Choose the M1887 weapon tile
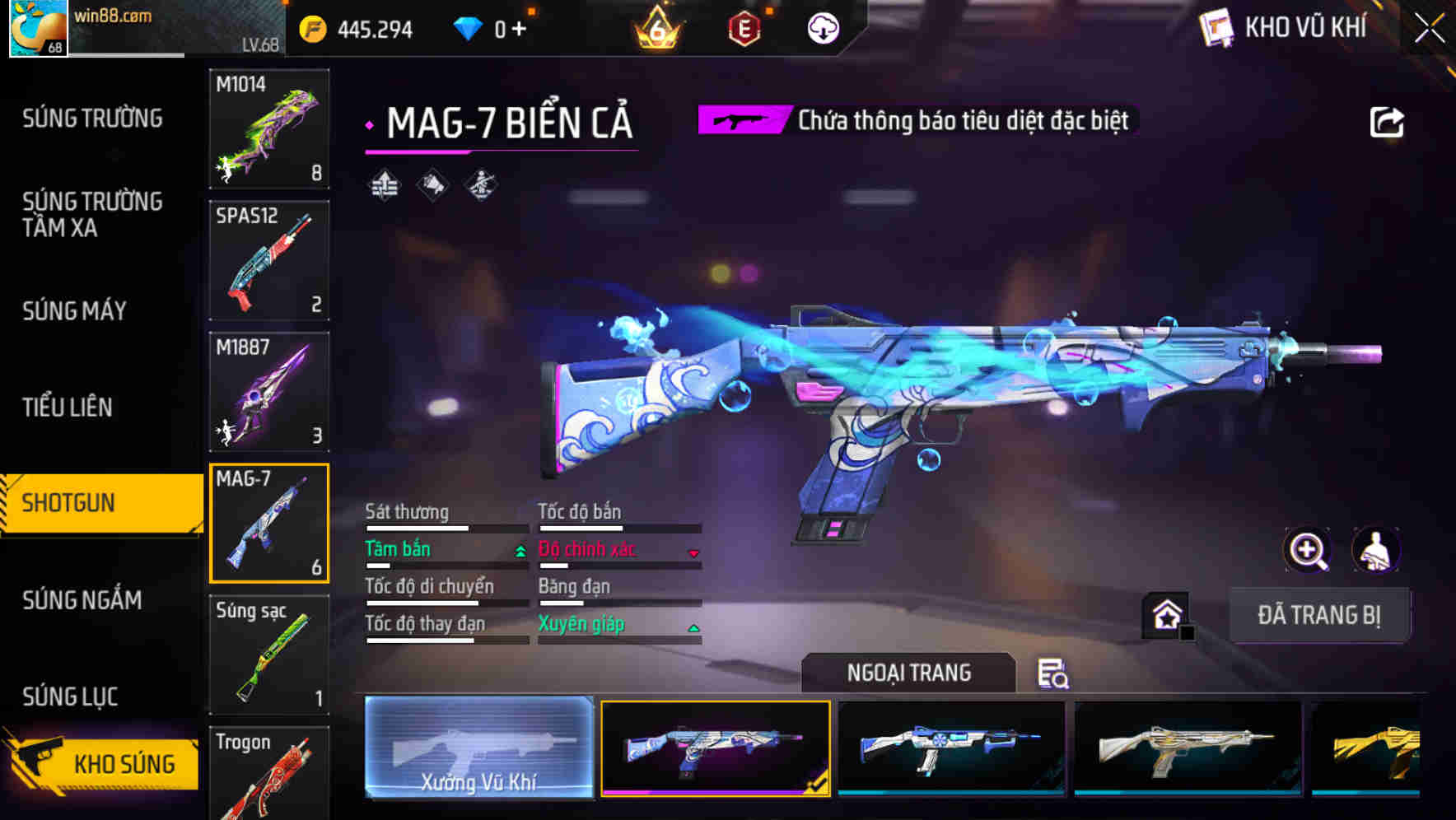Screen dimensions: 1456x820 click(x=269, y=392)
